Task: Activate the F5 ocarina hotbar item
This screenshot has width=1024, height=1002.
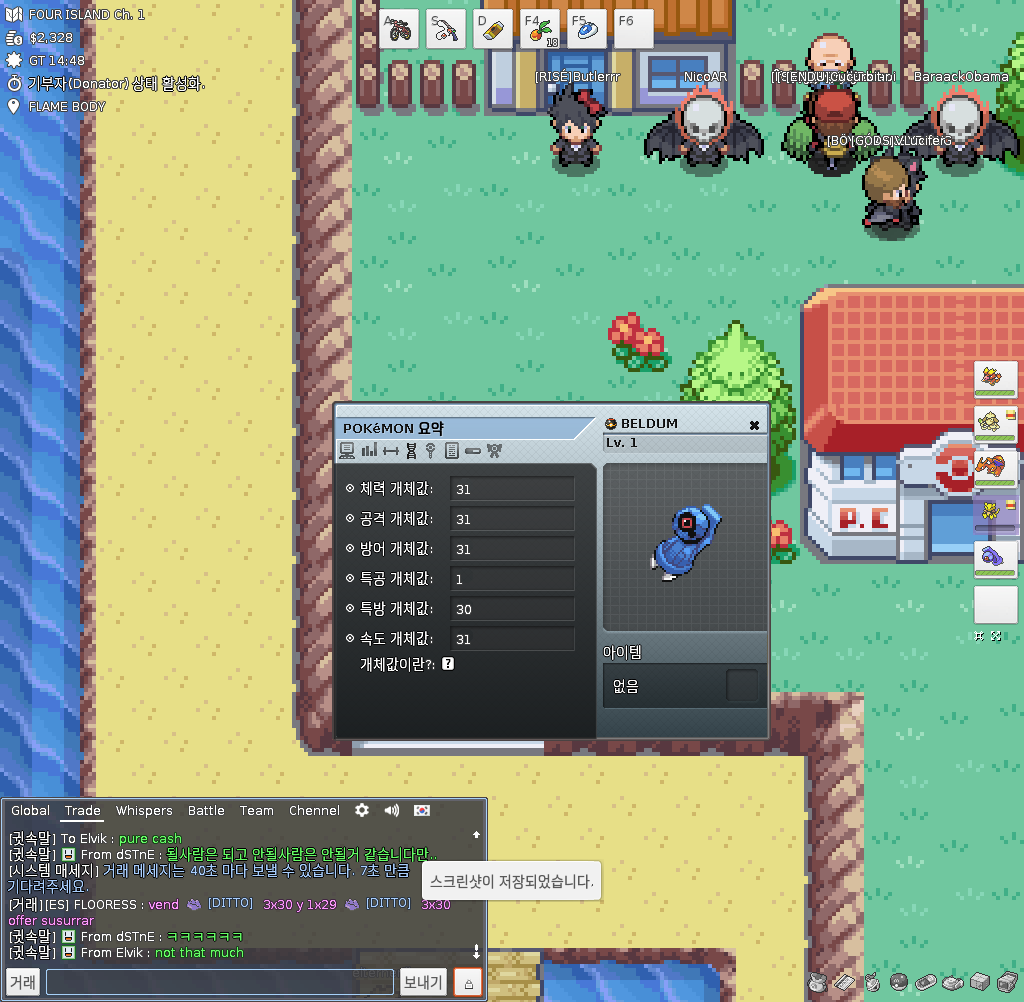Action: (587, 29)
